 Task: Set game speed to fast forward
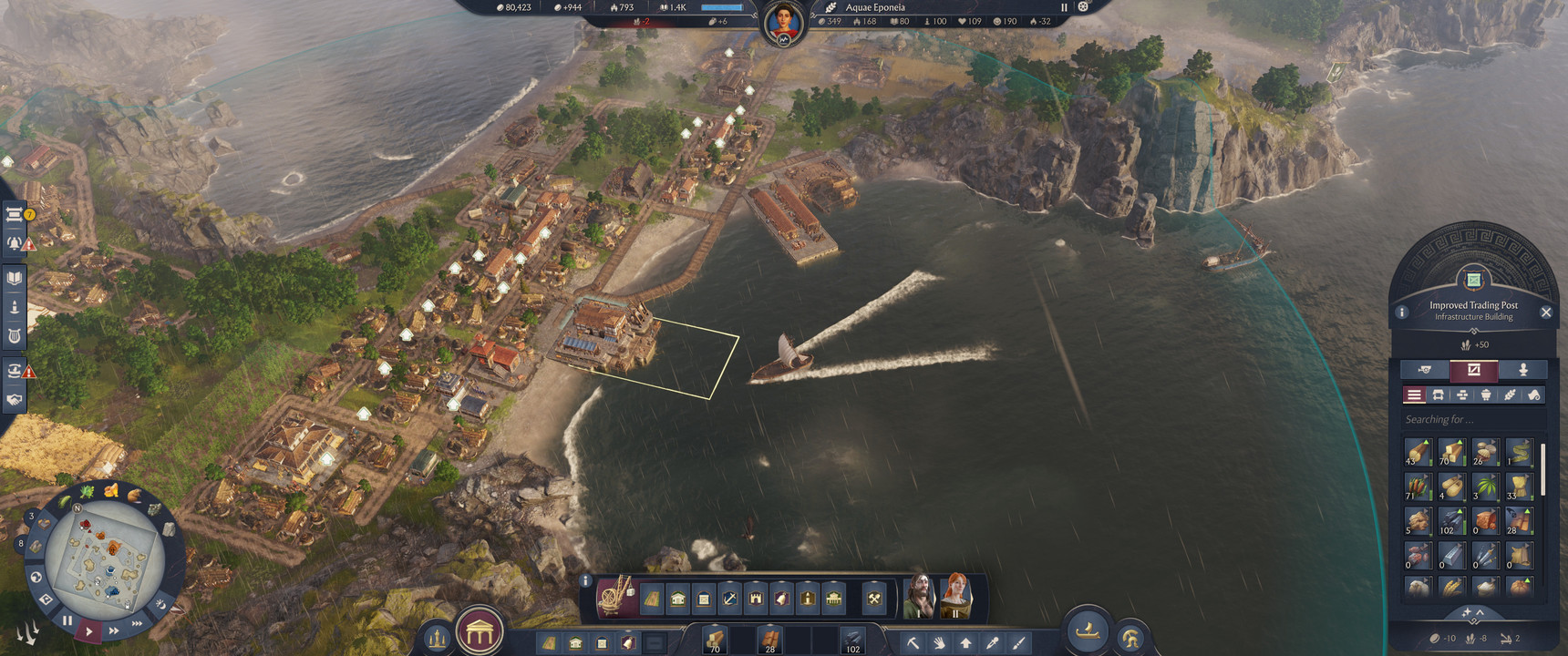114,630
